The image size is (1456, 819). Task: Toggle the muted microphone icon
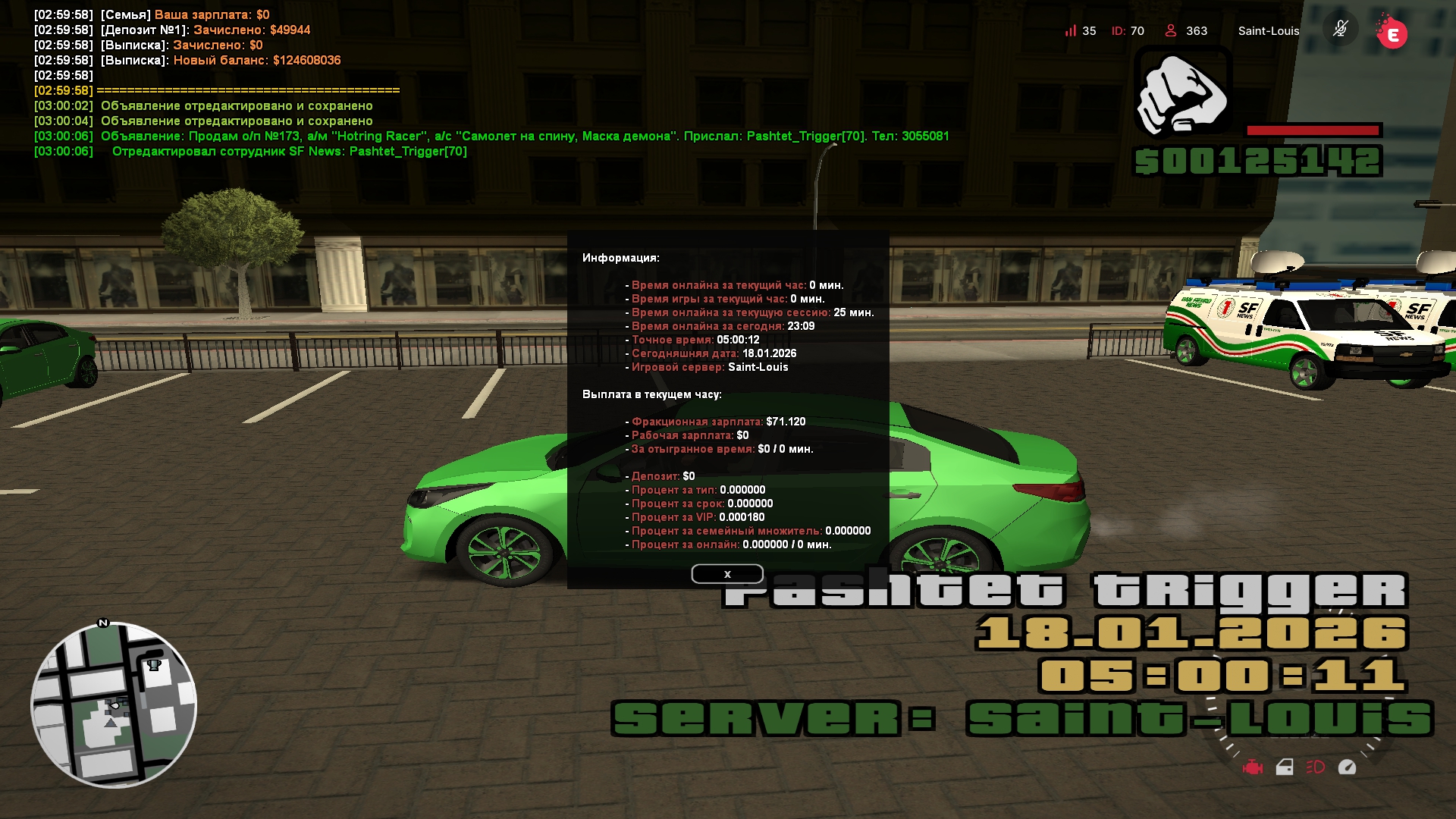pos(1340,30)
